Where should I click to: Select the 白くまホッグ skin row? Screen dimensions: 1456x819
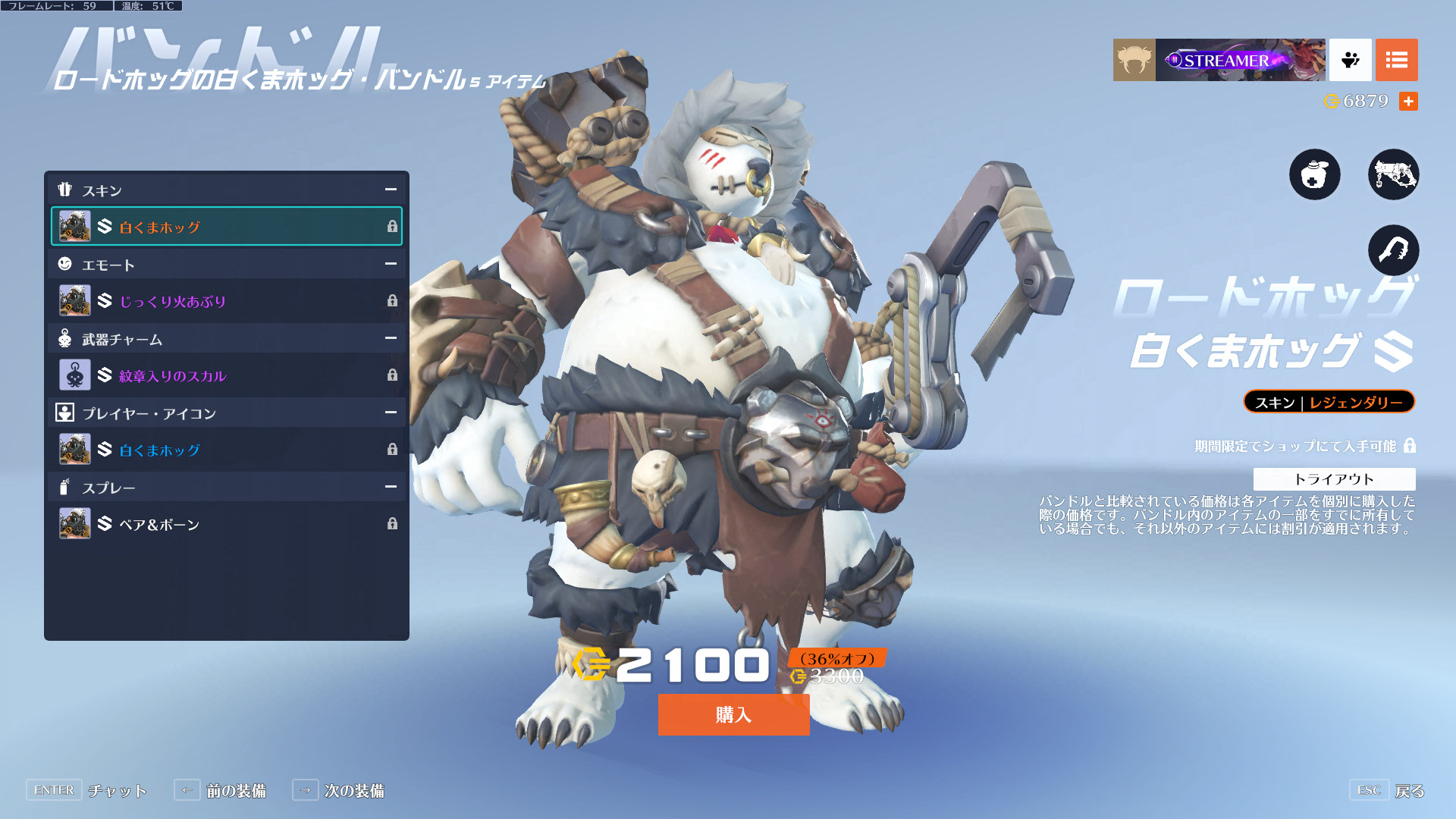tap(227, 226)
